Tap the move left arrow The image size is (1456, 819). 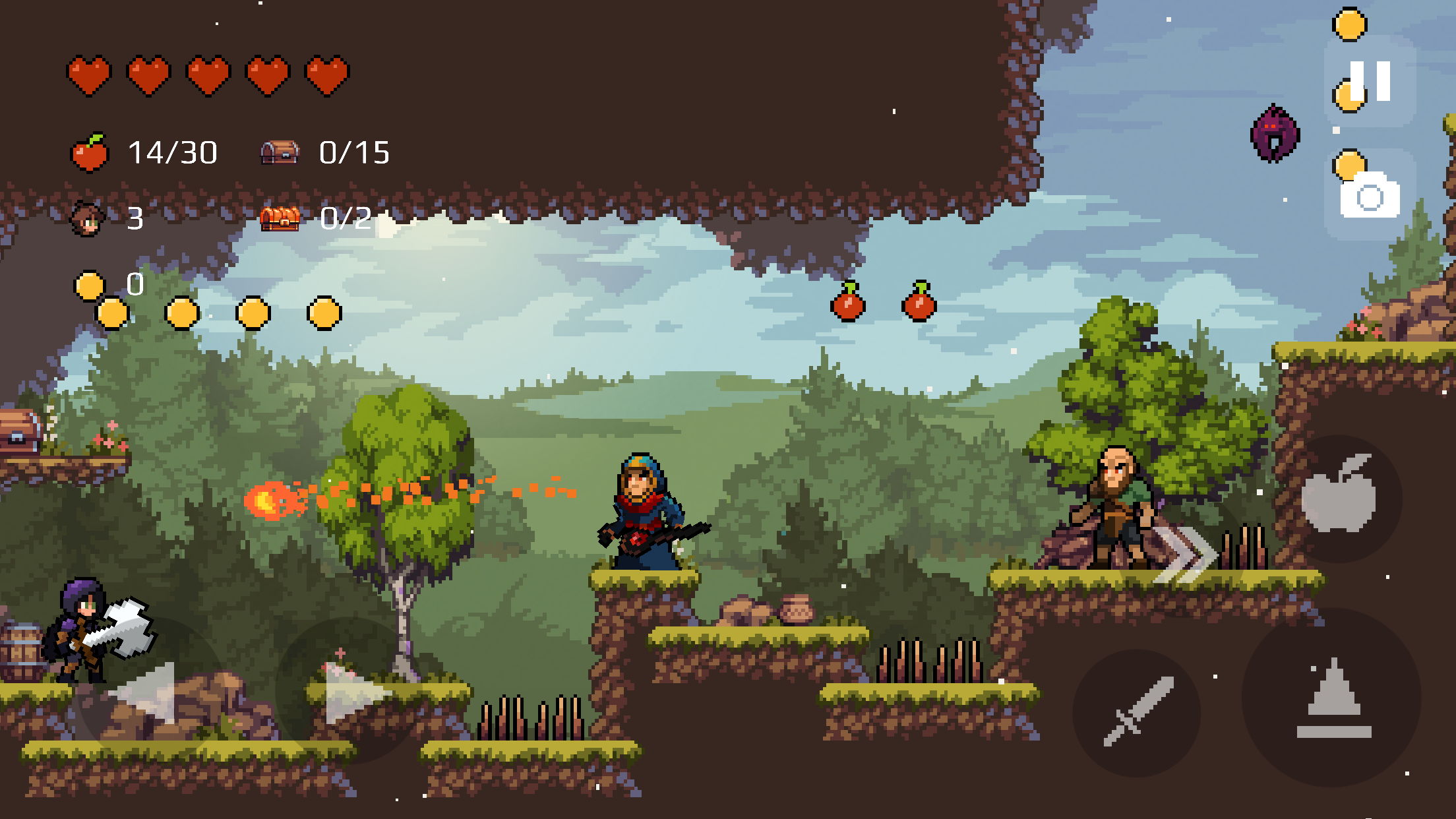[146, 692]
